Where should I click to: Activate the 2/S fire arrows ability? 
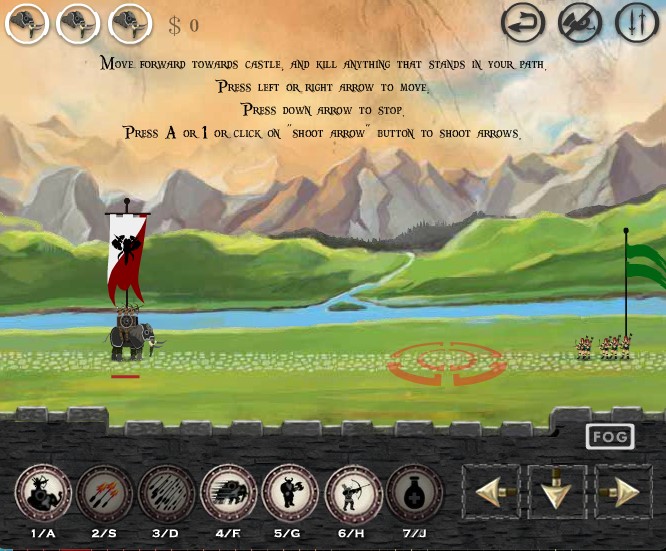[105, 493]
